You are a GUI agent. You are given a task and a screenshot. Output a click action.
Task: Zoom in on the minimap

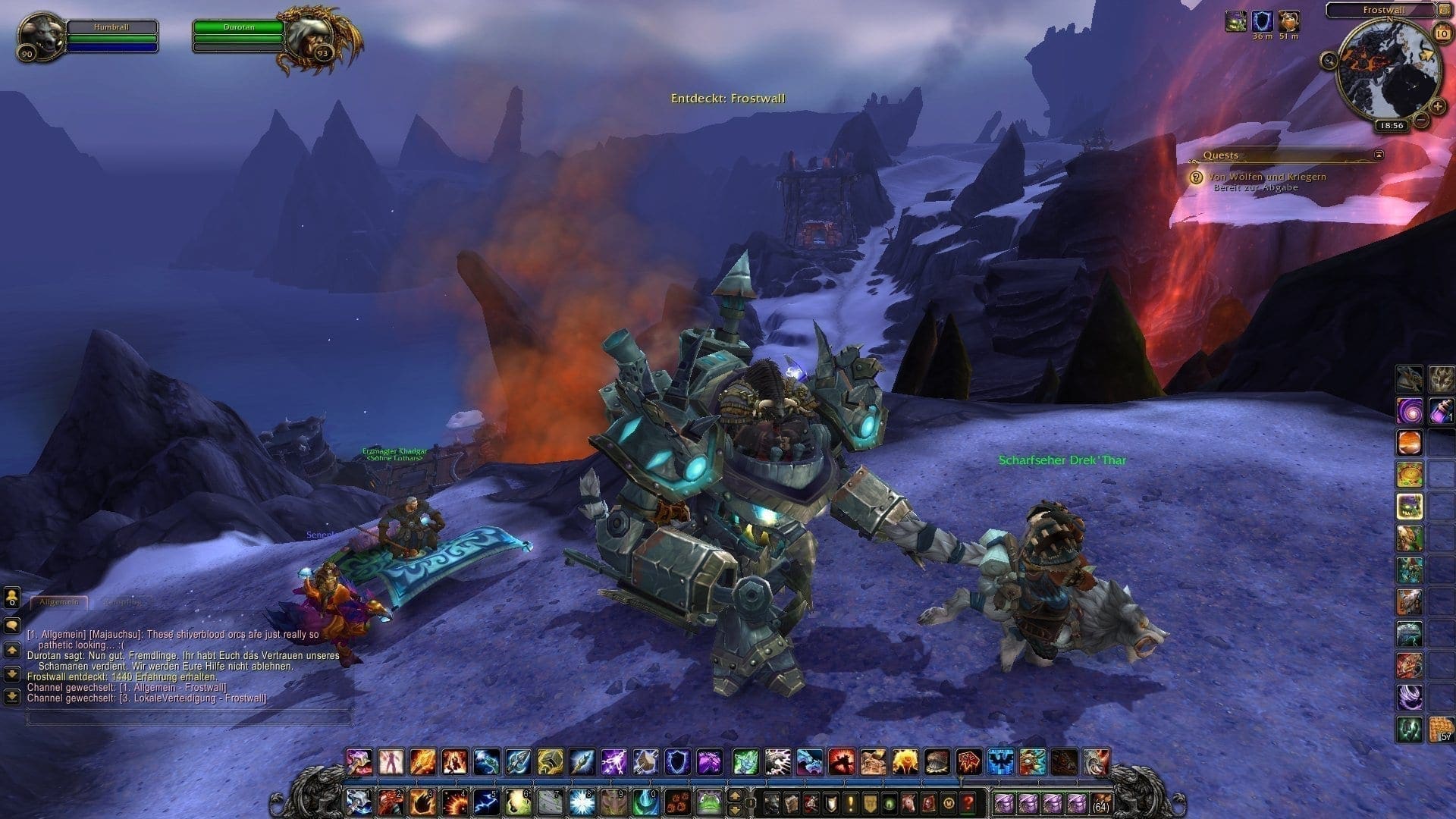1437,107
